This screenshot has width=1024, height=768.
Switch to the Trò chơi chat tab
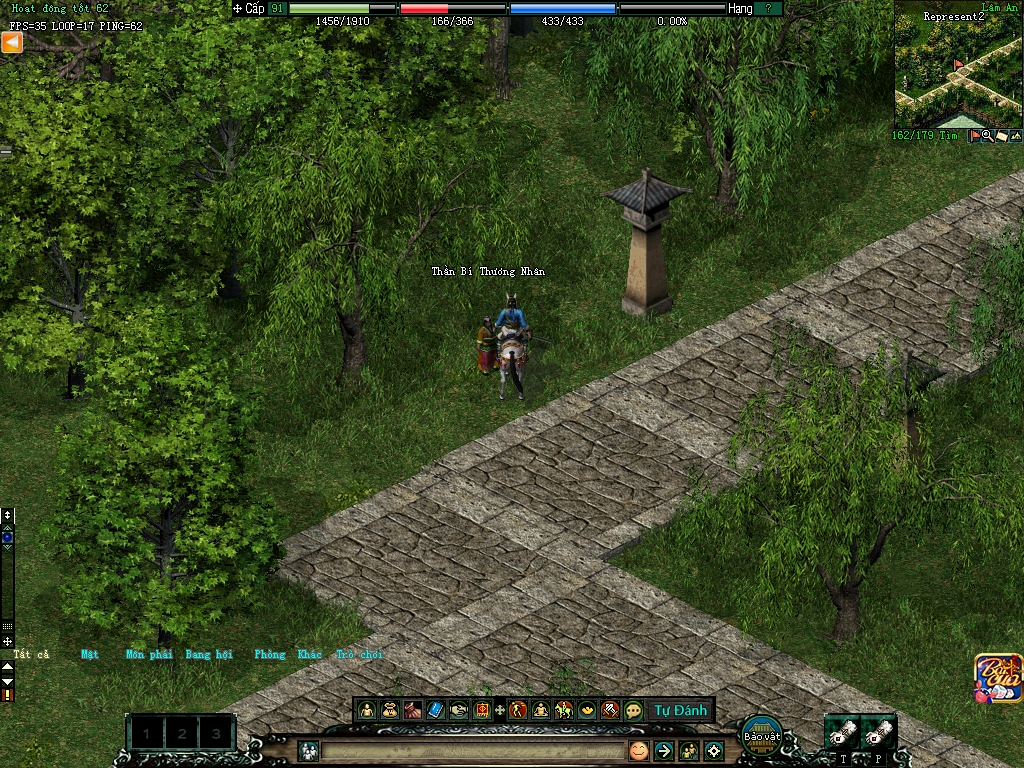pos(359,654)
